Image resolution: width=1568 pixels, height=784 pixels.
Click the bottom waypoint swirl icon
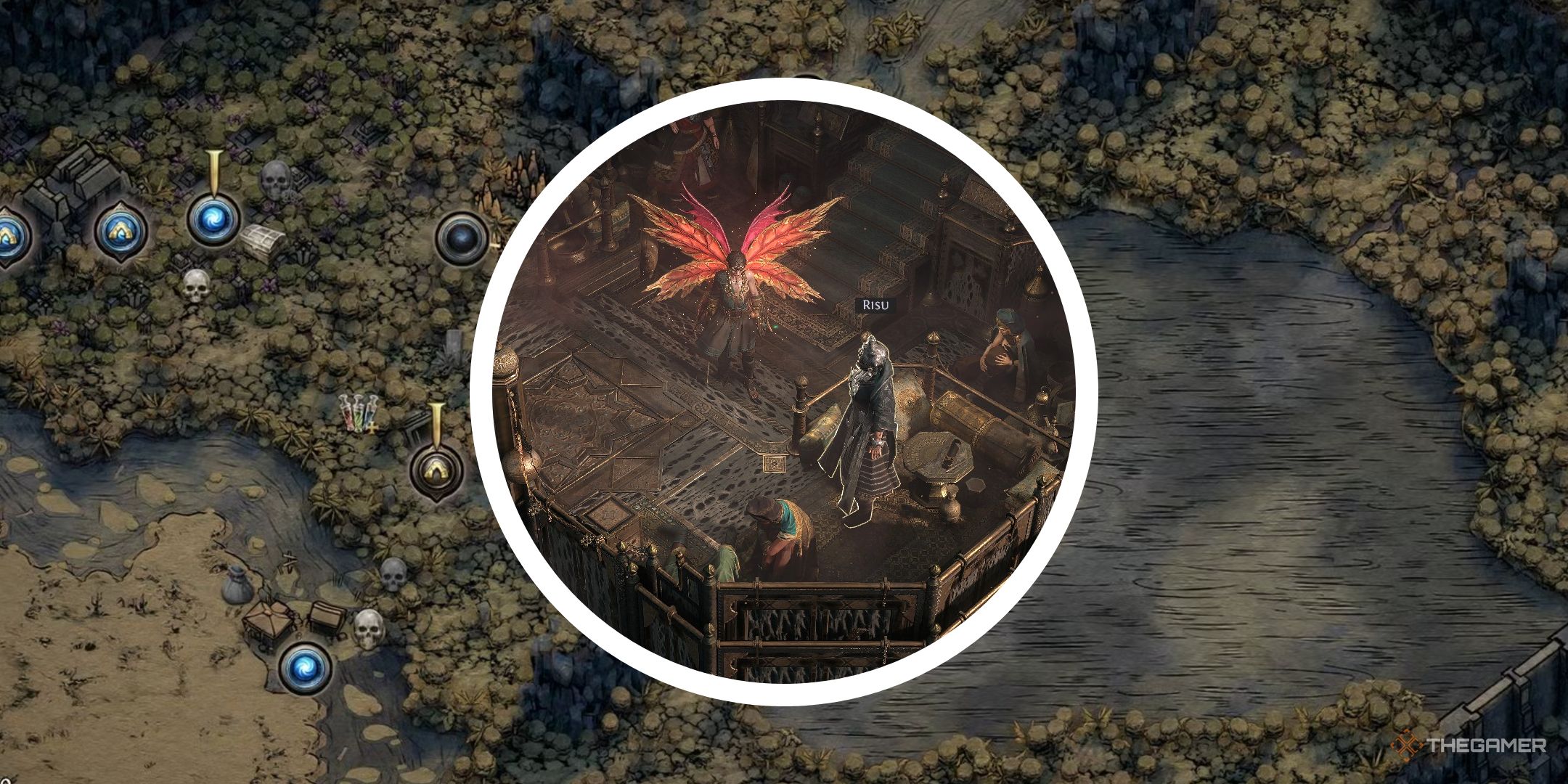(306, 669)
